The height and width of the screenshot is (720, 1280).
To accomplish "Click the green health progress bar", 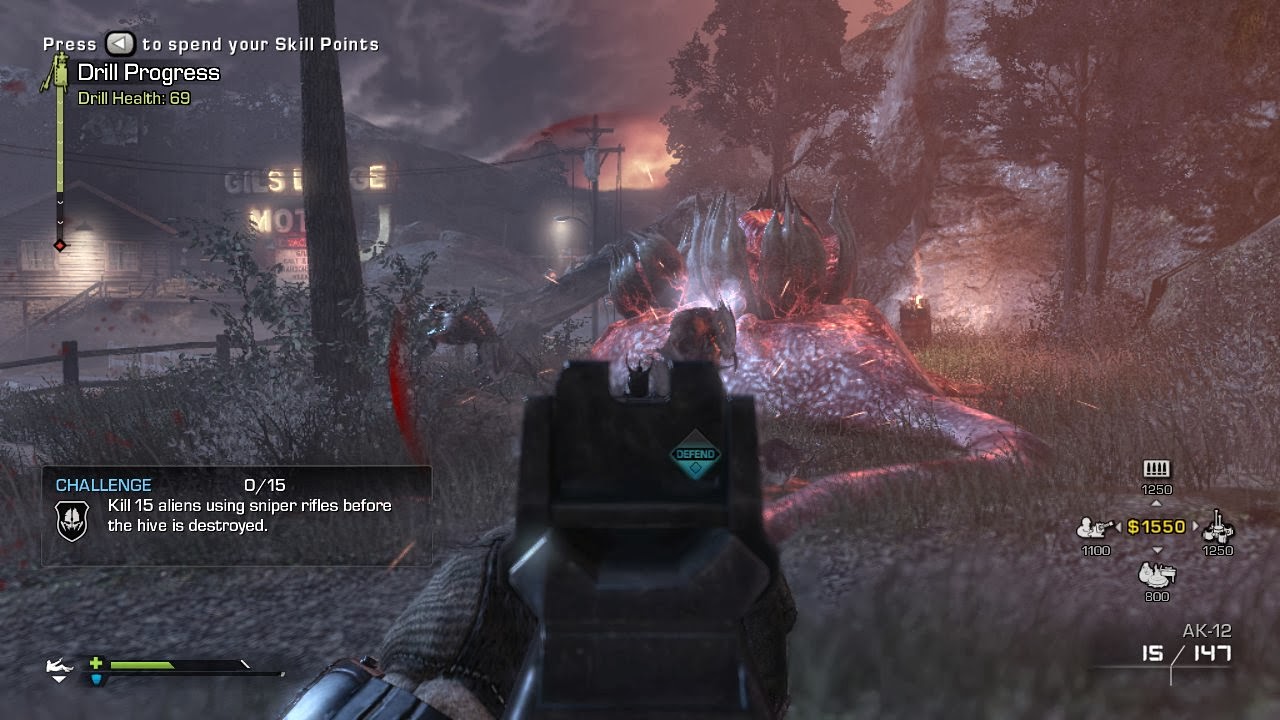I will tap(142, 664).
